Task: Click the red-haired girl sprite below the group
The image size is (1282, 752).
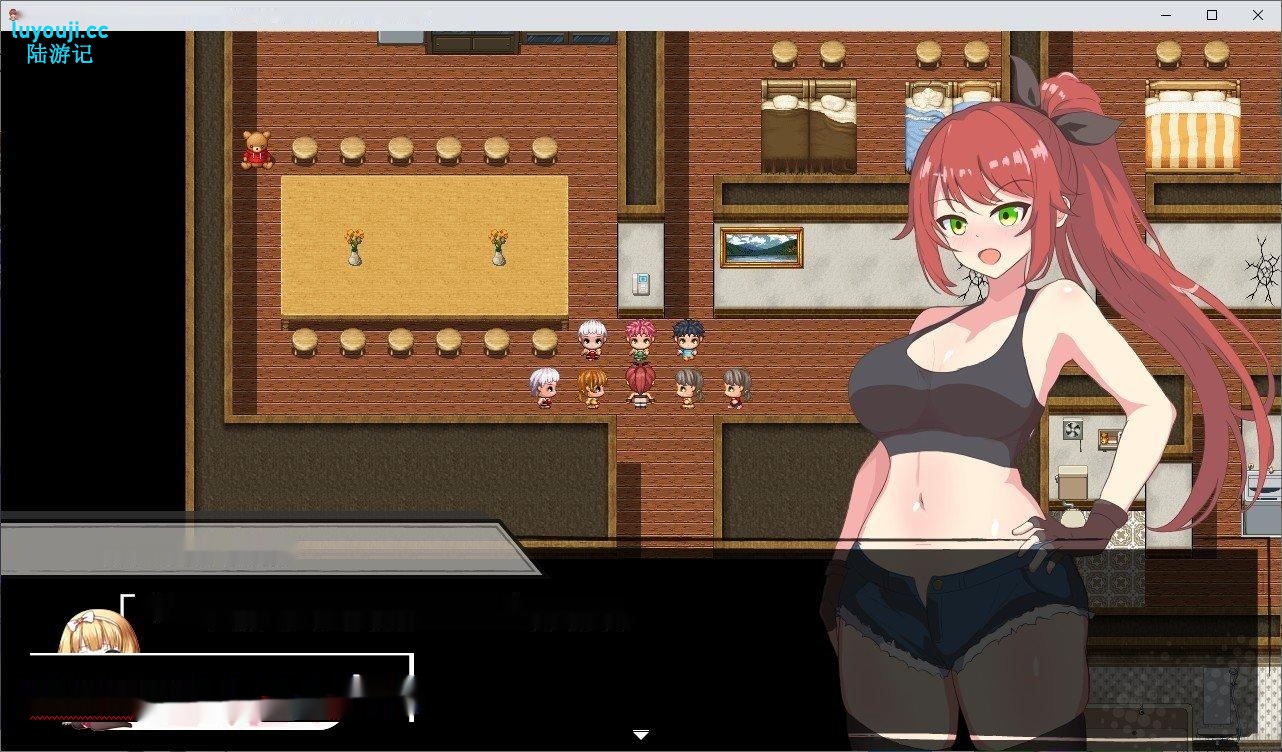Action: pos(640,385)
